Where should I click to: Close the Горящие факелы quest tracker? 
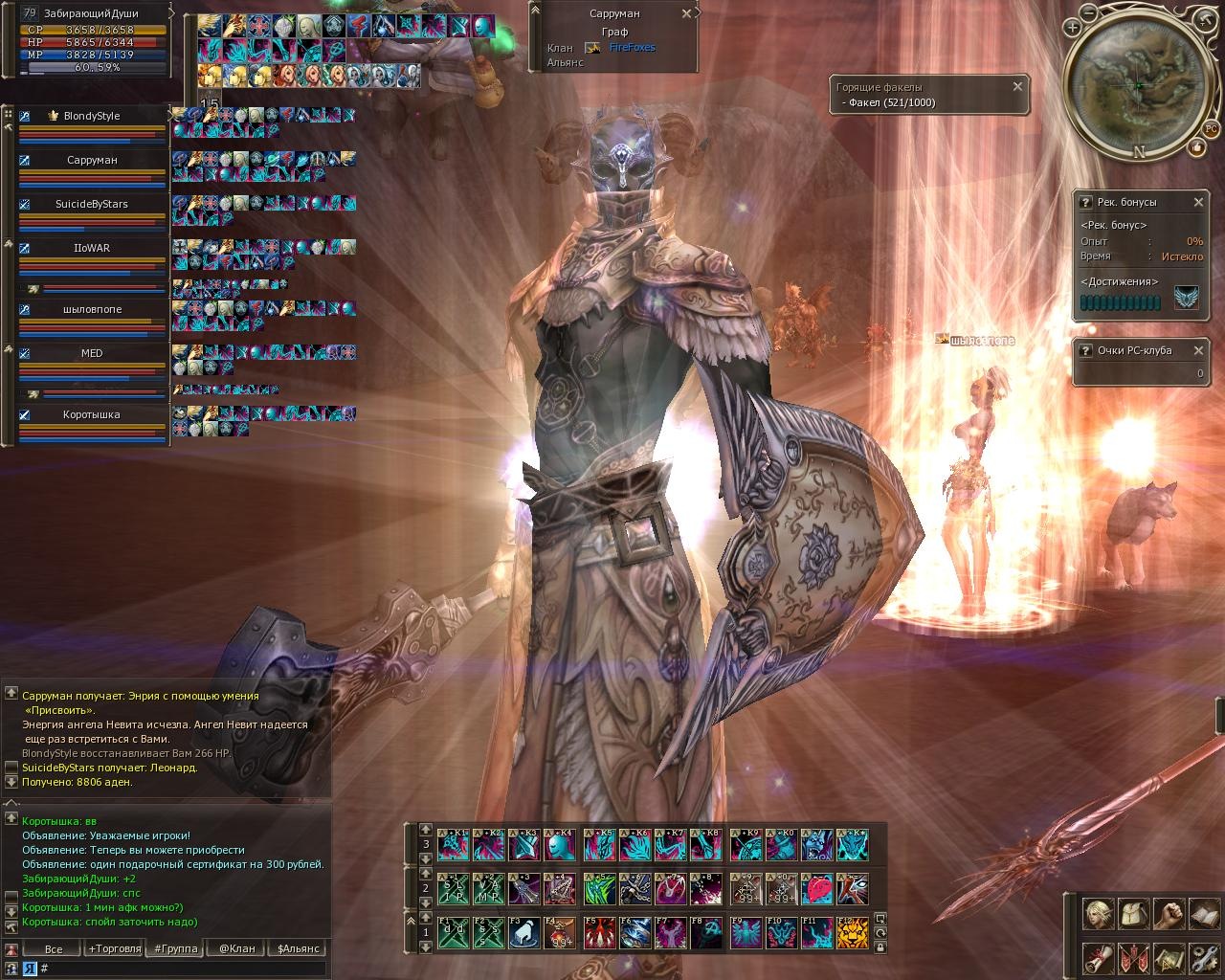click(x=1017, y=86)
